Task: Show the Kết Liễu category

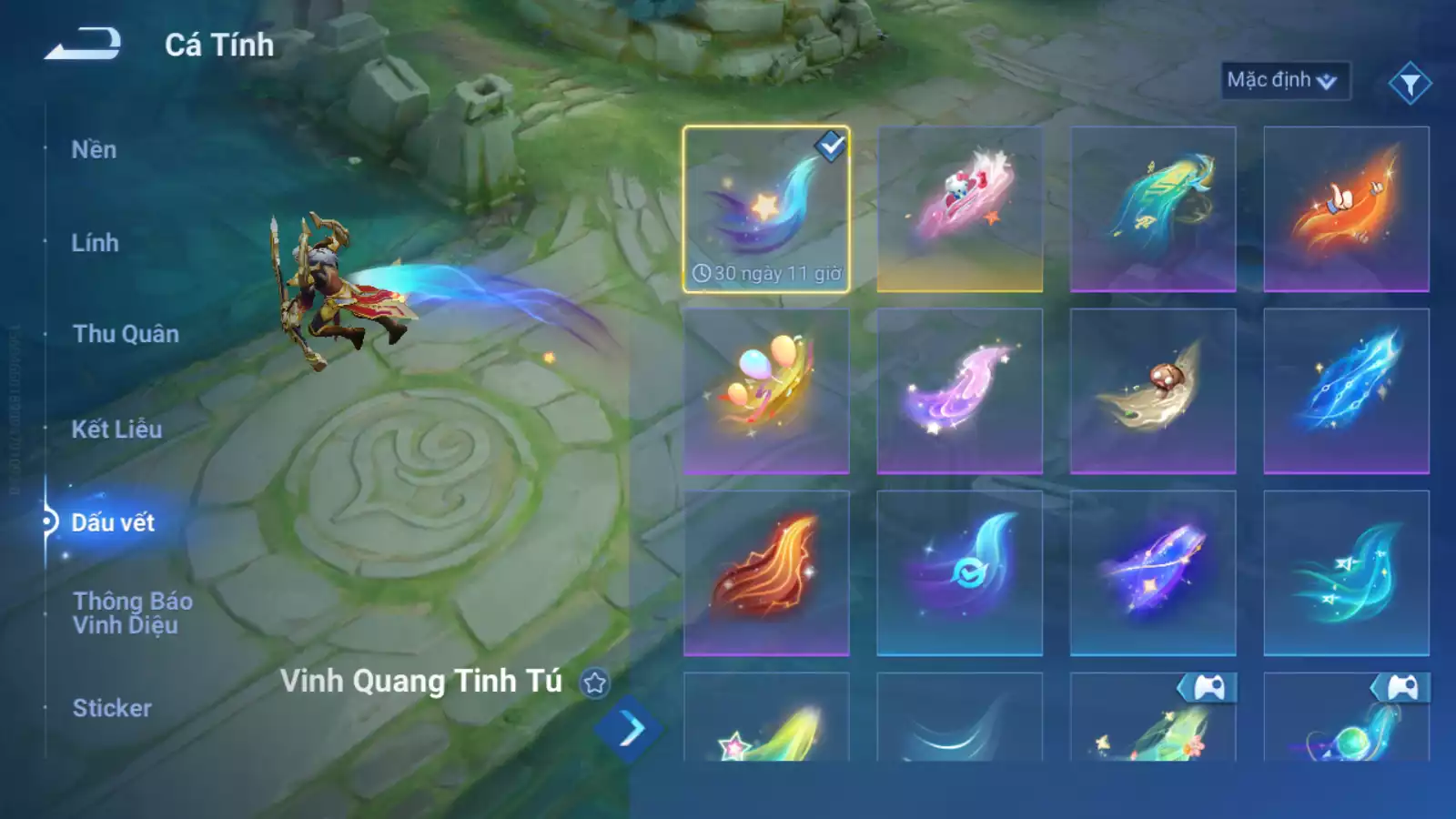Action: 116,429
